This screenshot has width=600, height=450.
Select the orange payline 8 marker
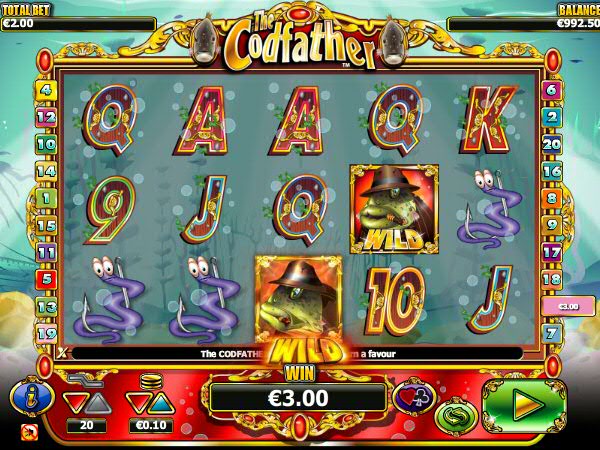pyautogui.click(x=551, y=197)
